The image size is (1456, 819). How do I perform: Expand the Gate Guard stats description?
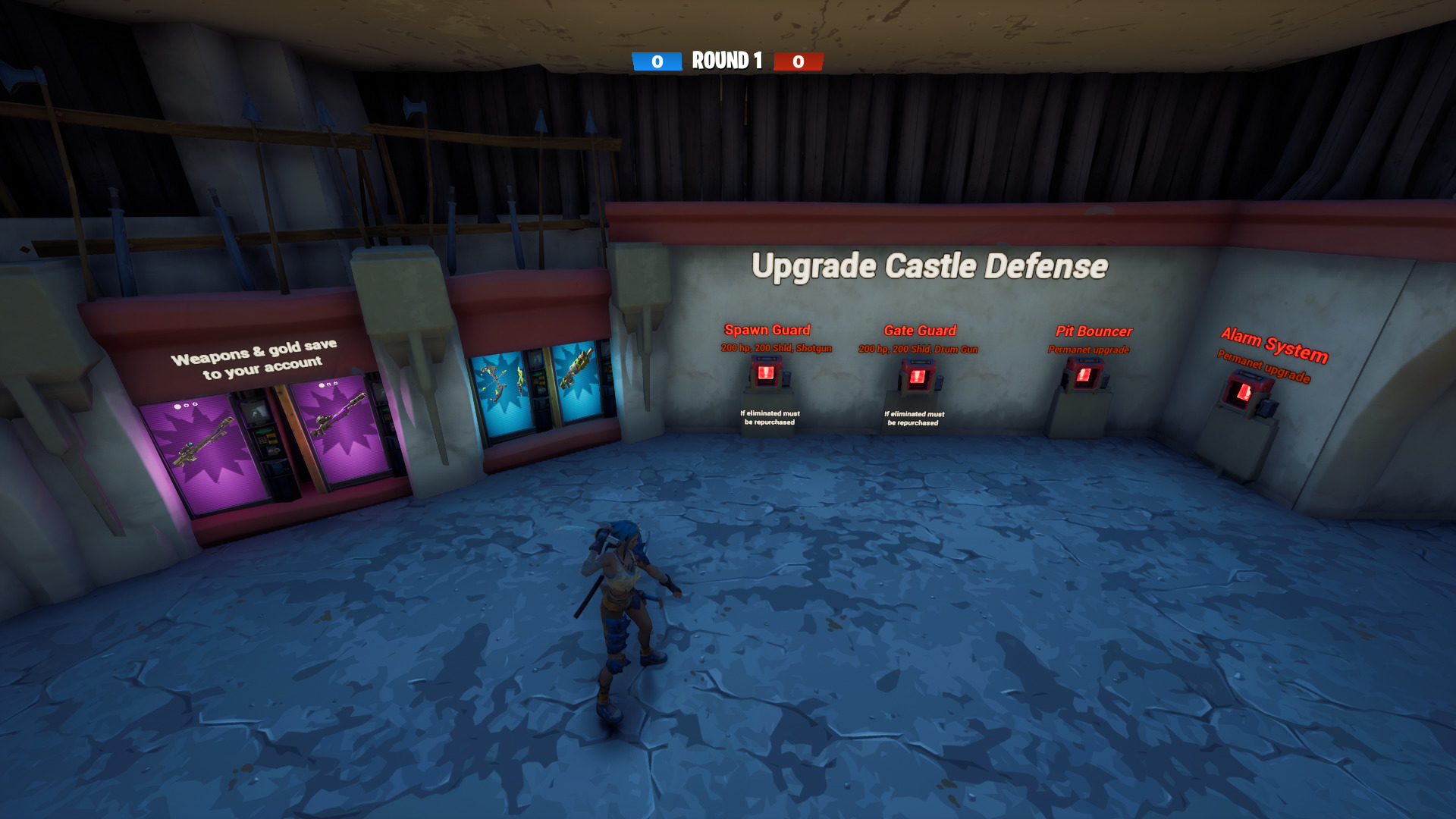coord(918,350)
